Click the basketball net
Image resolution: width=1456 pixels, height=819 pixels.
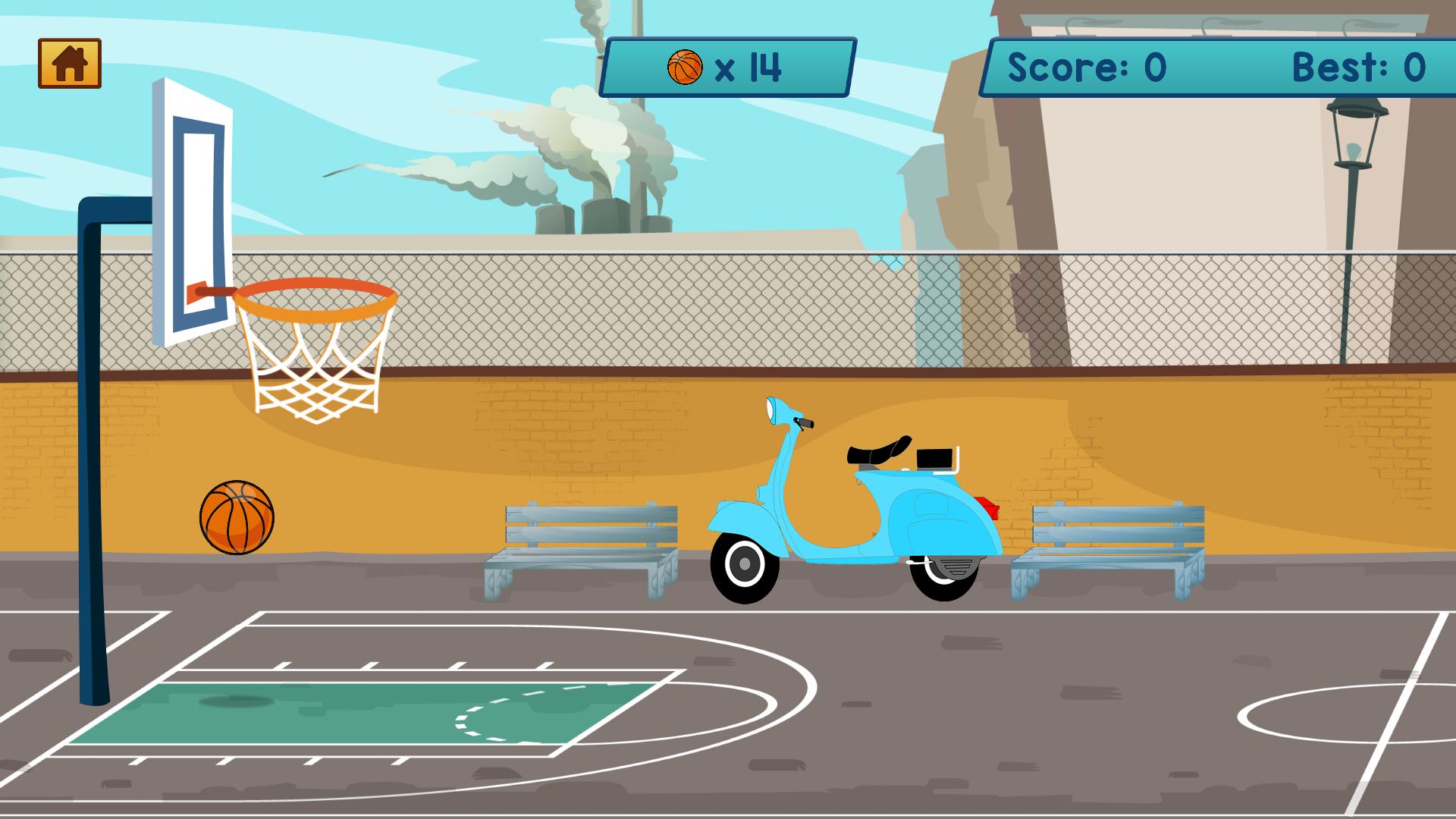tap(317, 364)
